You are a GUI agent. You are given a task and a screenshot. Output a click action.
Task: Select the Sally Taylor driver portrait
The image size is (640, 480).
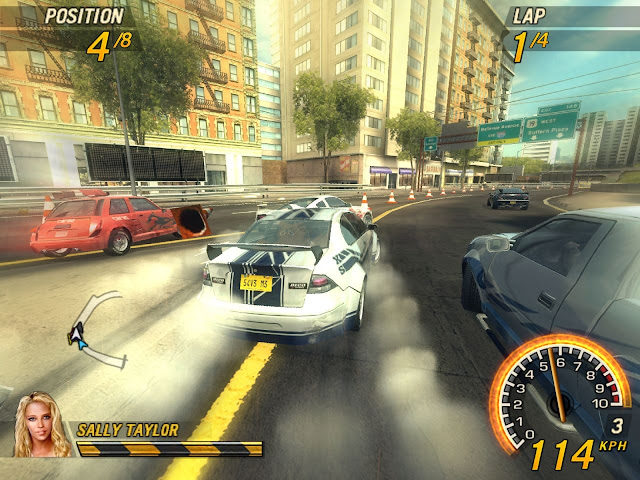coord(41,425)
